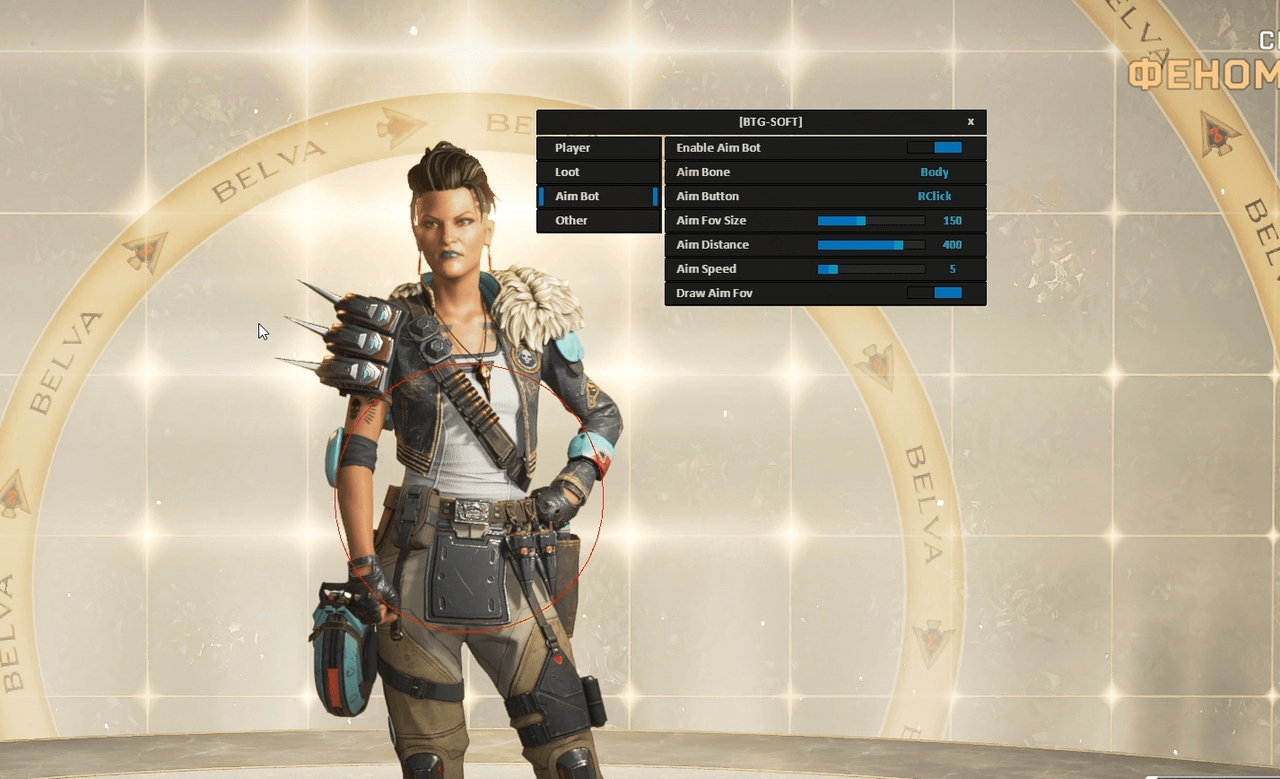
Task: Click the Body value selector
Action: (934, 171)
